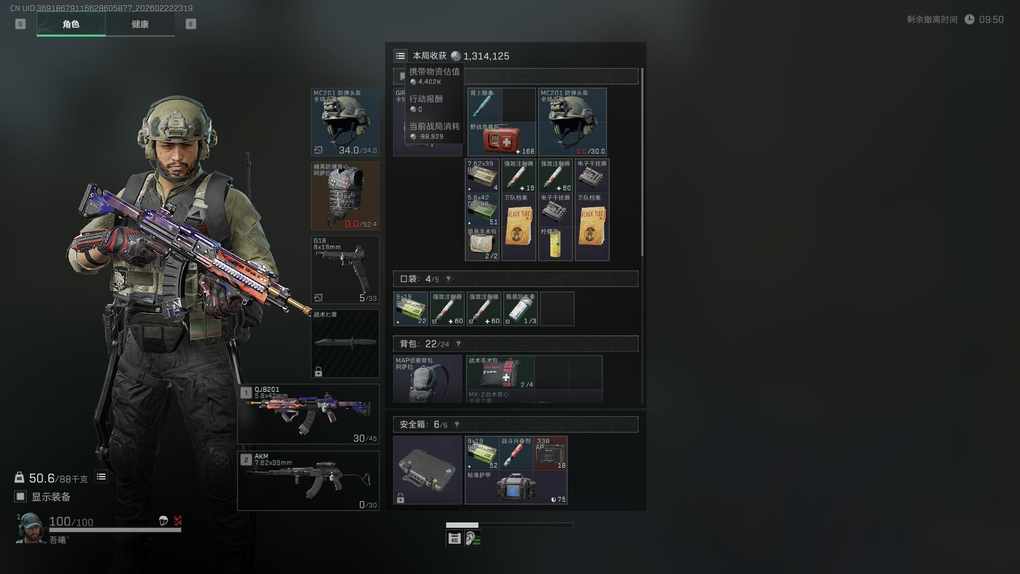Select the tactical surgery kit in backpack
1020x574 pixels.
pos(501,373)
